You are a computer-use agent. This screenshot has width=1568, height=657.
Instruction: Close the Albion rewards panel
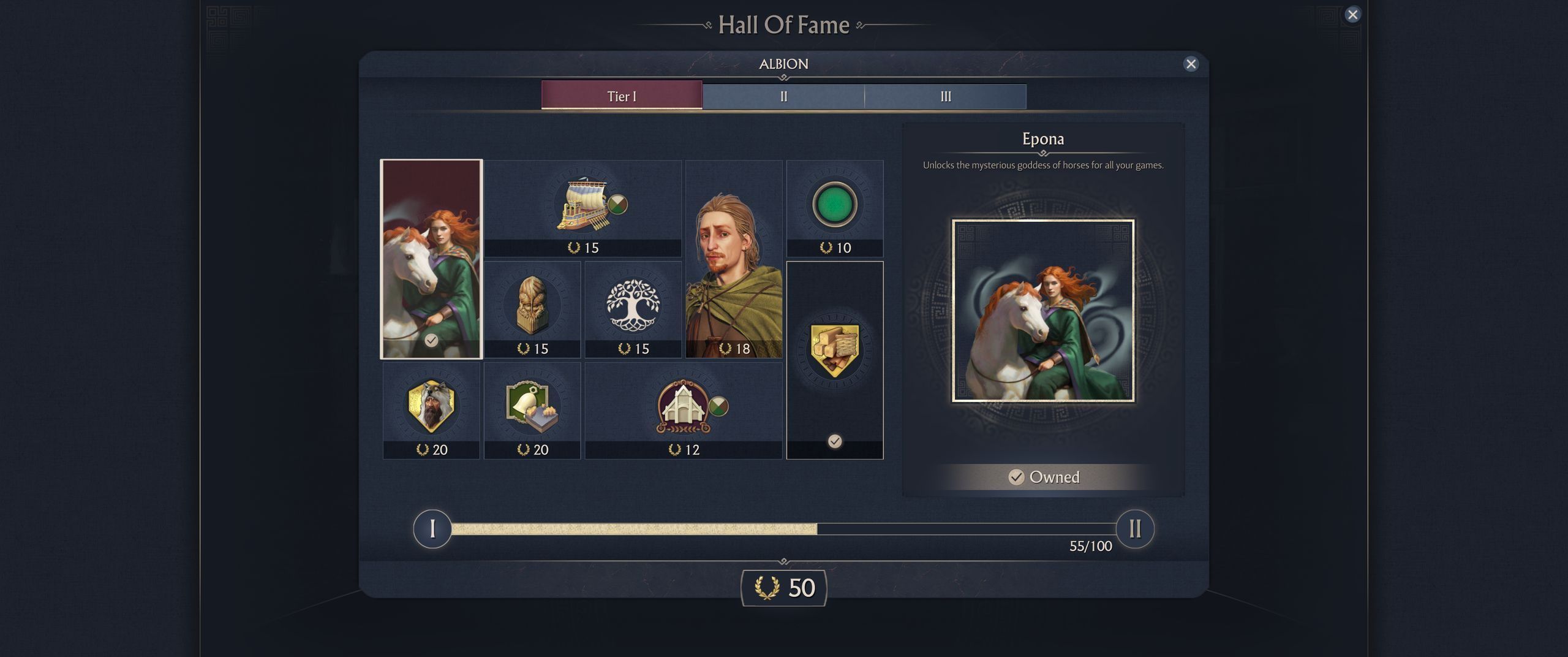point(1191,64)
